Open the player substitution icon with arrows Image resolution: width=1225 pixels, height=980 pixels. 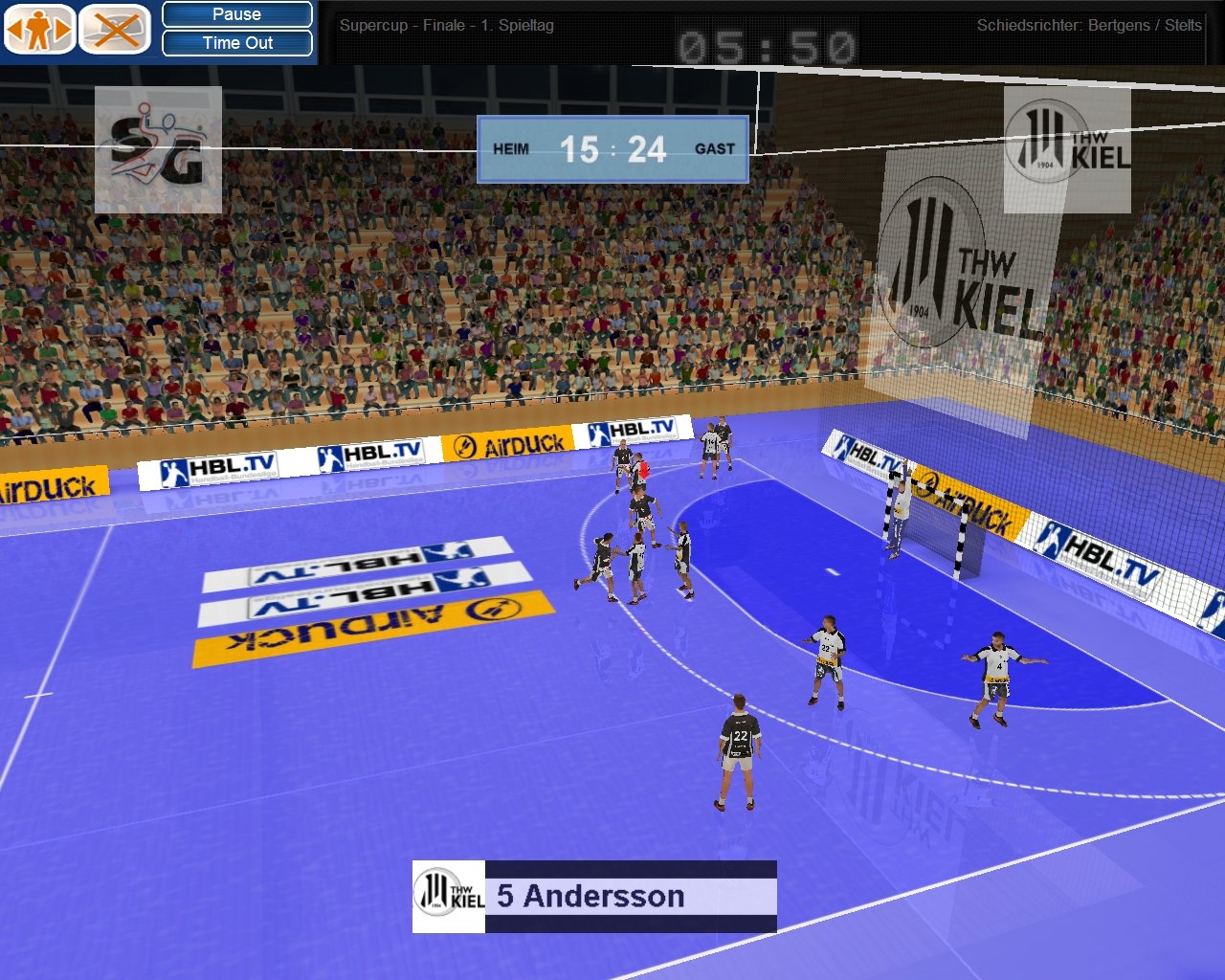point(39,30)
